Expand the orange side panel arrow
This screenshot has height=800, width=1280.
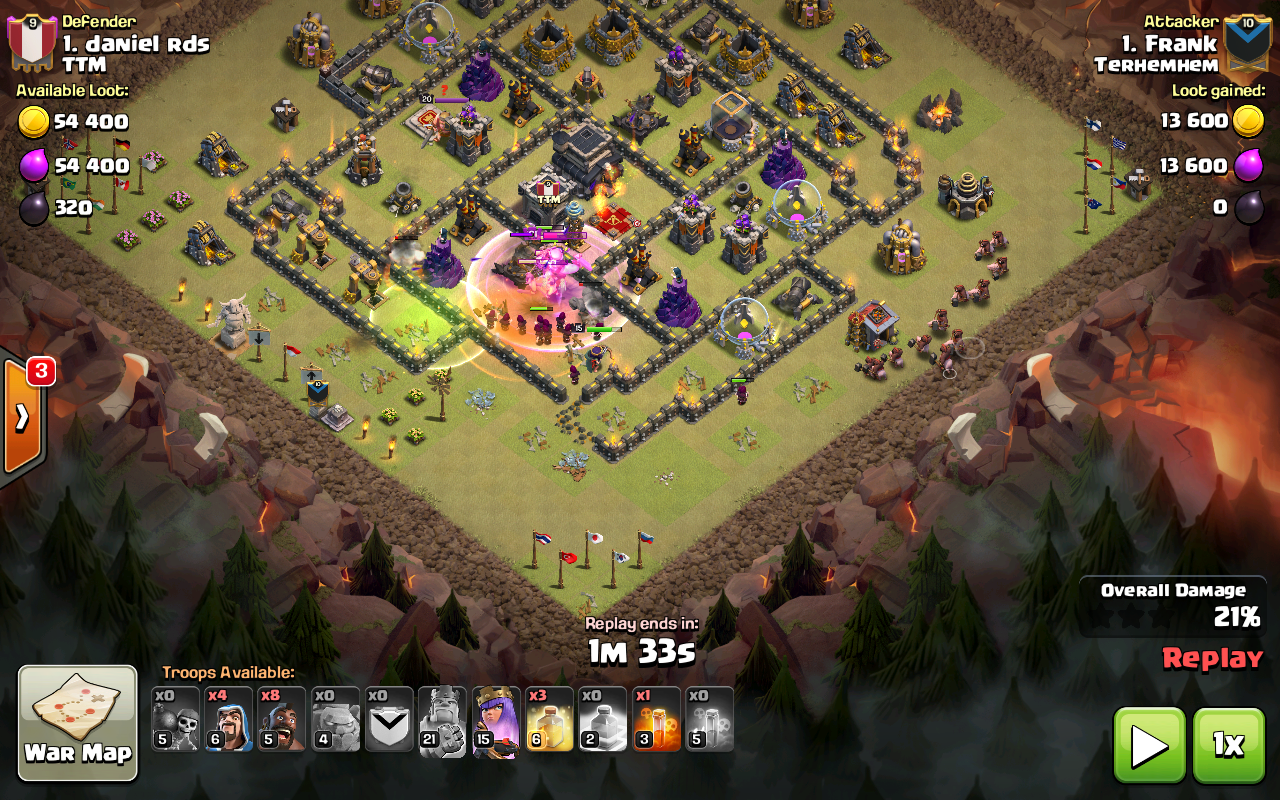(x=21, y=416)
